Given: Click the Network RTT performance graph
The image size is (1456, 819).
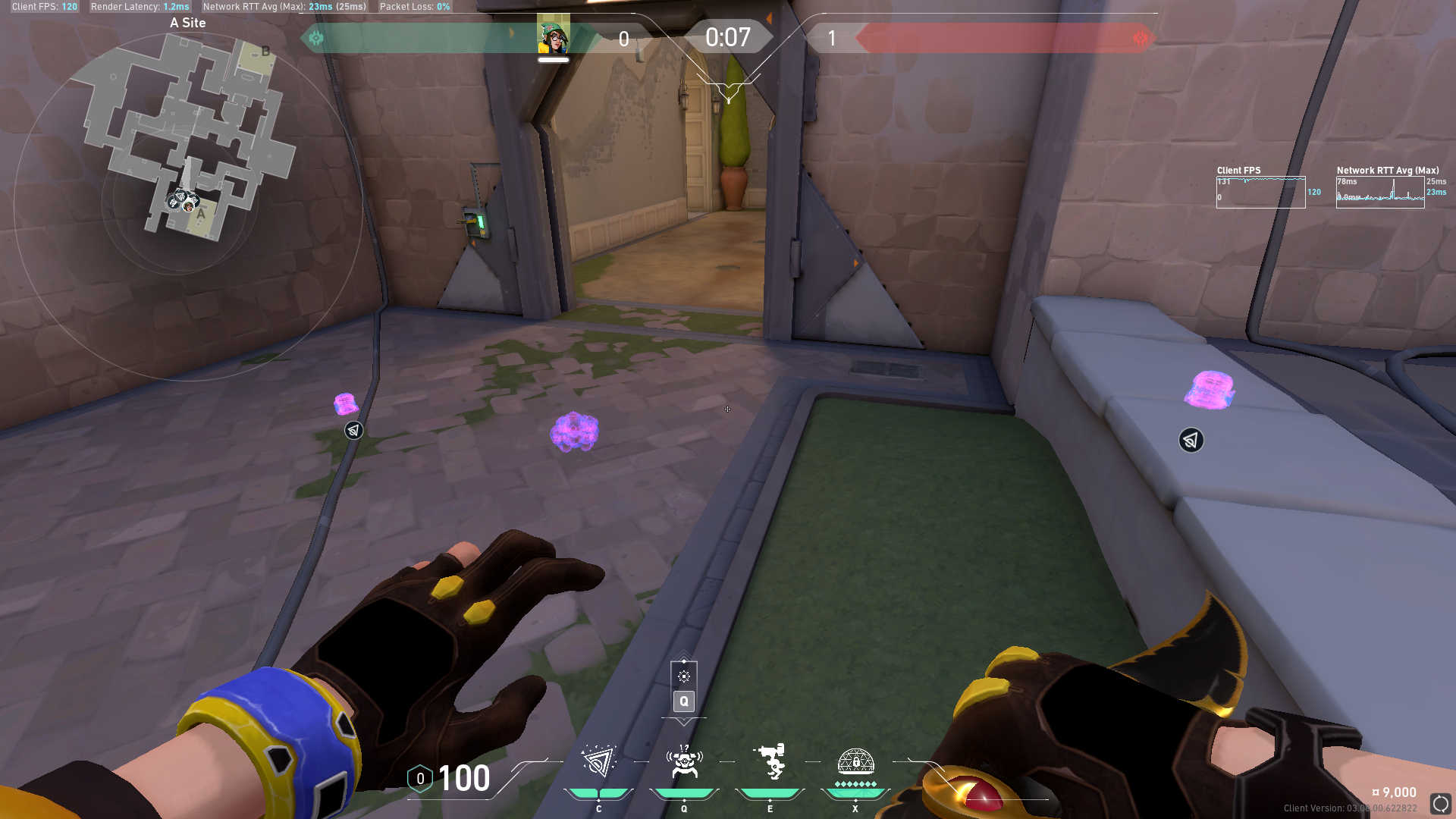Looking at the screenshot, I should (x=1379, y=192).
